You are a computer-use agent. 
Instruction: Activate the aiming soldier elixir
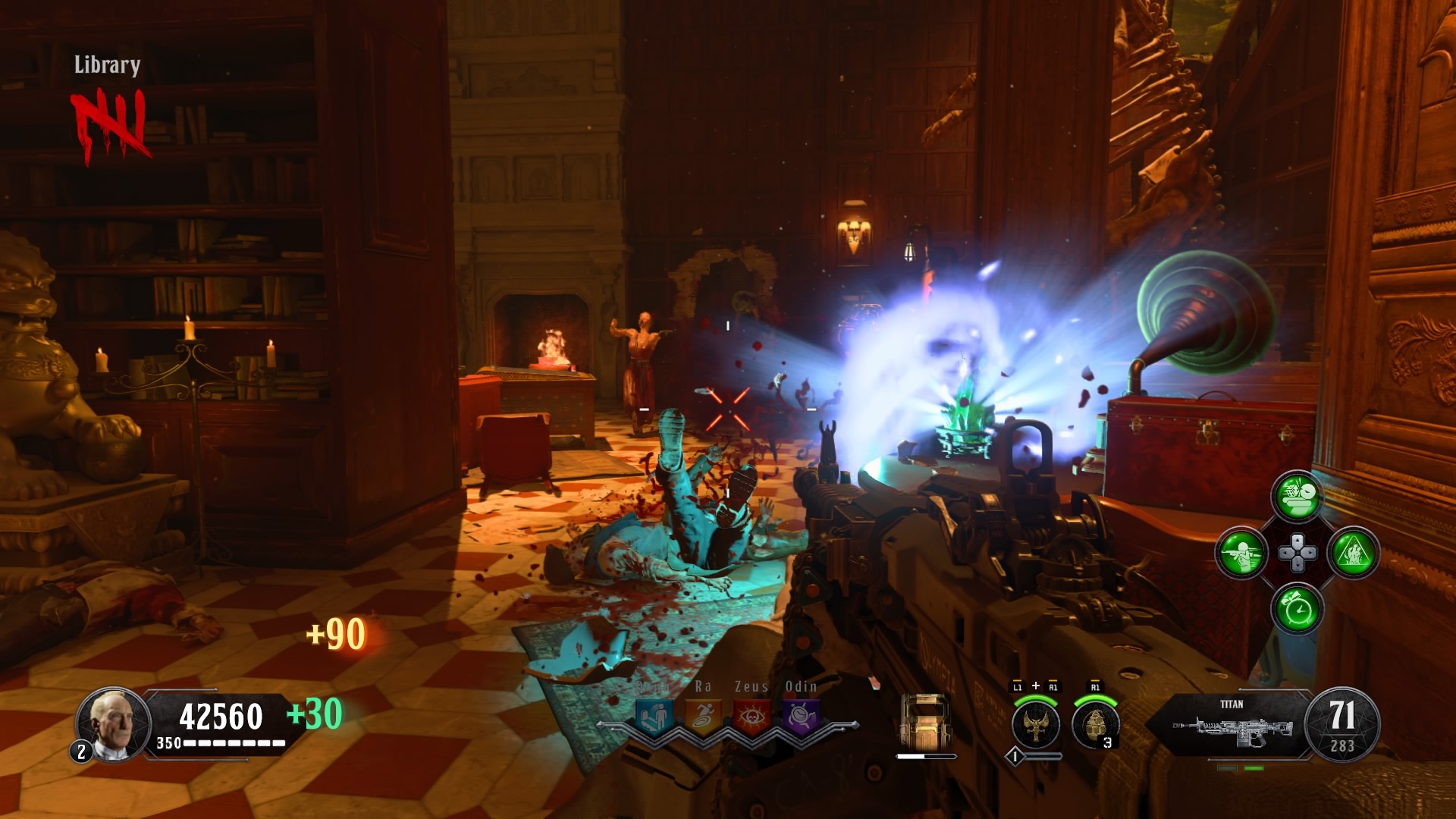[x=1241, y=553]
